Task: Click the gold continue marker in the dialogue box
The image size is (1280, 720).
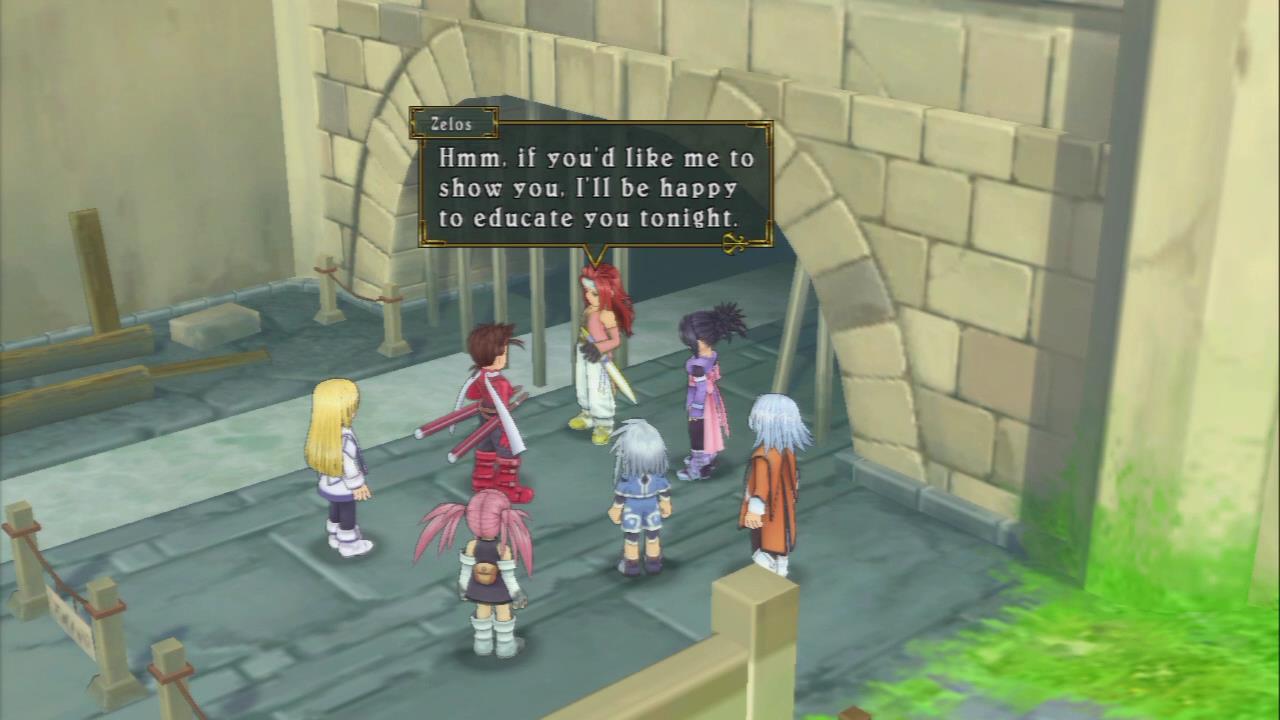Action: pos(737,241)
